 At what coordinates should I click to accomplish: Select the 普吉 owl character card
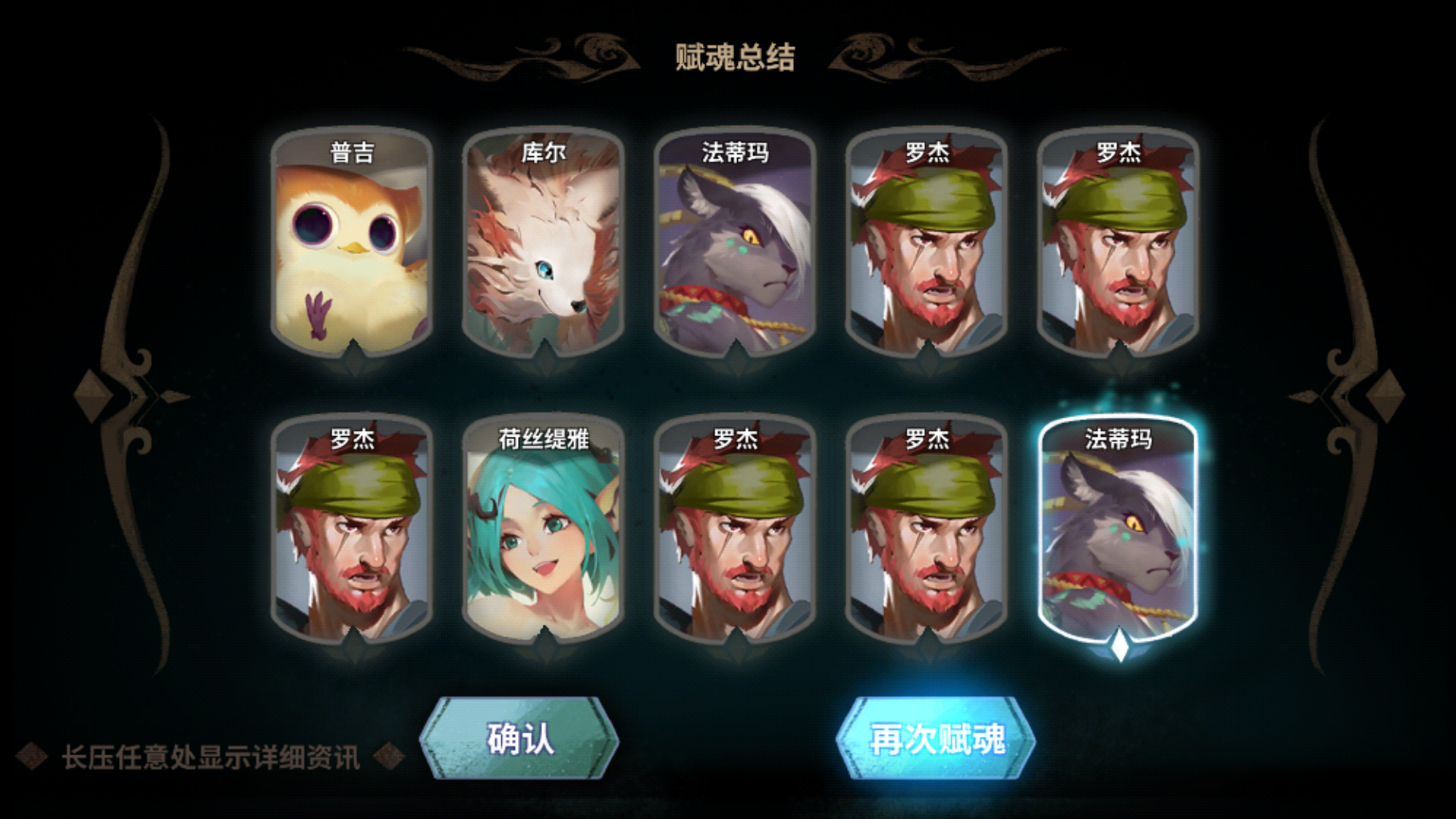[x=353, y=239]
